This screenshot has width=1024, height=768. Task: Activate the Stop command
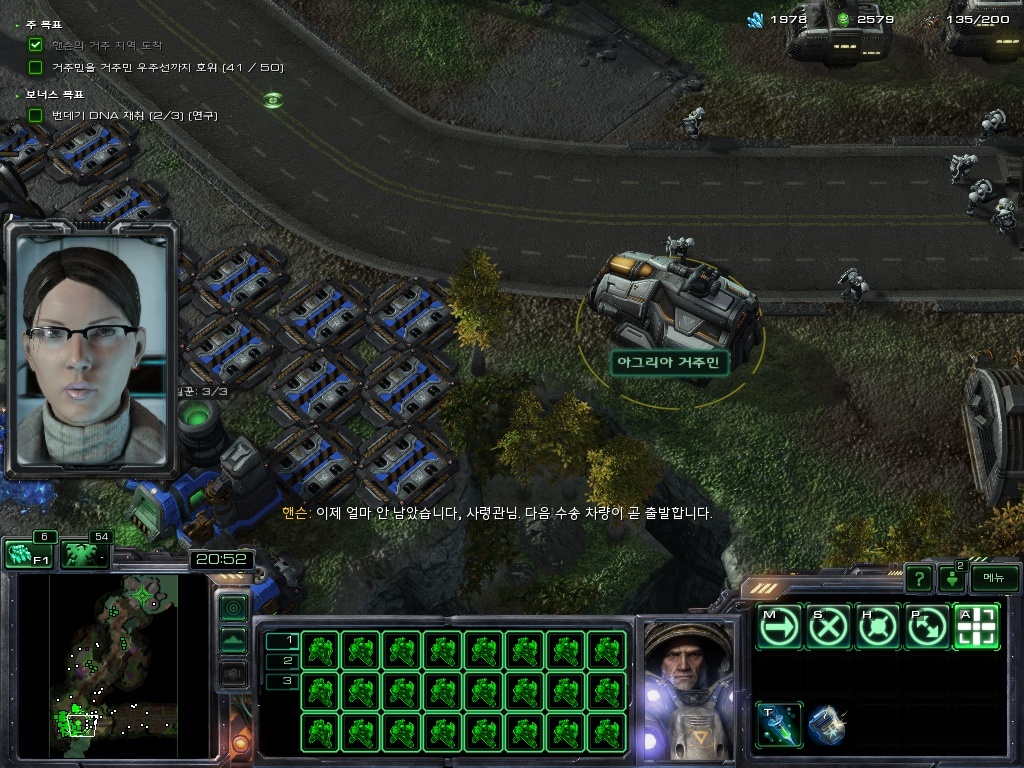(x=829, y=627)
